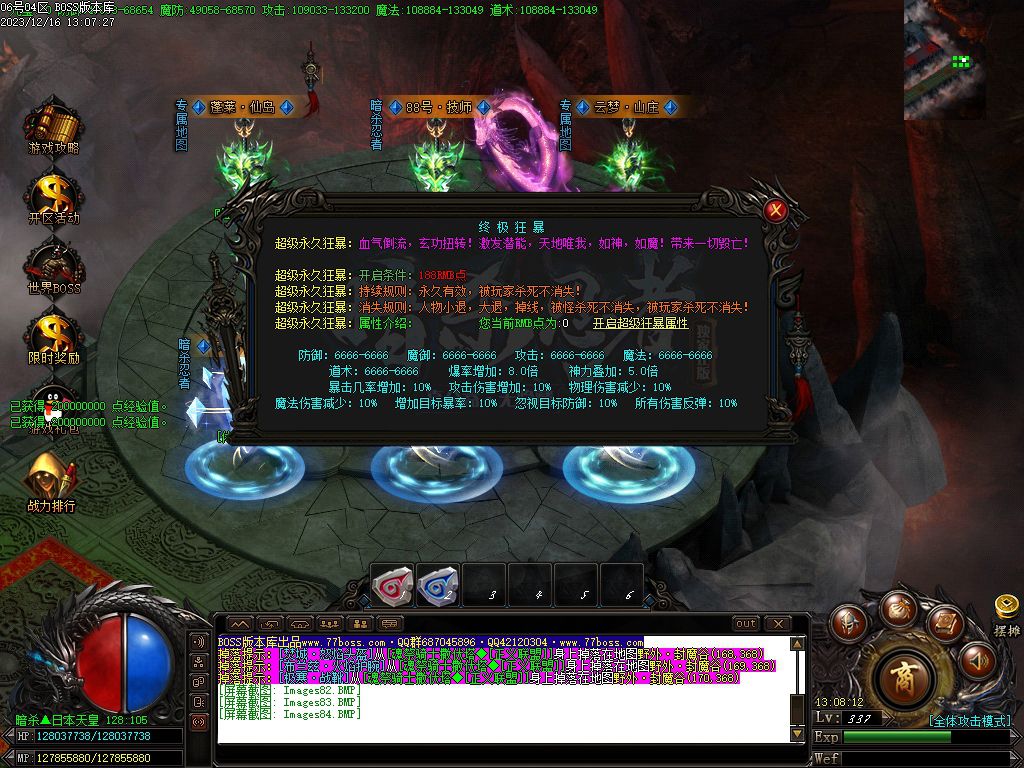
Task: Click the 开启超级狂暴属性 link
Action: tap(640, 323)
